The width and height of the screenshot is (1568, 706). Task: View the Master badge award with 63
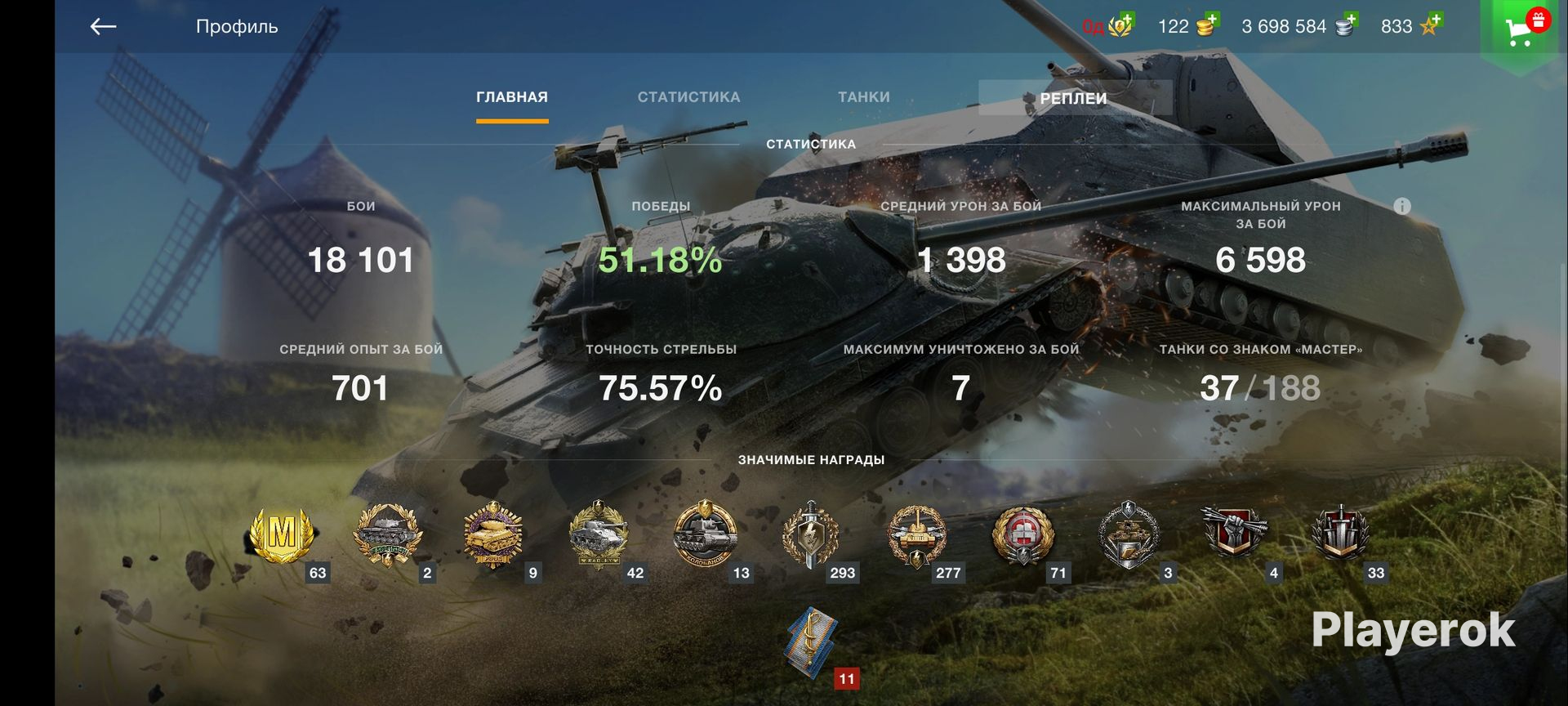[x=283, y=535]
